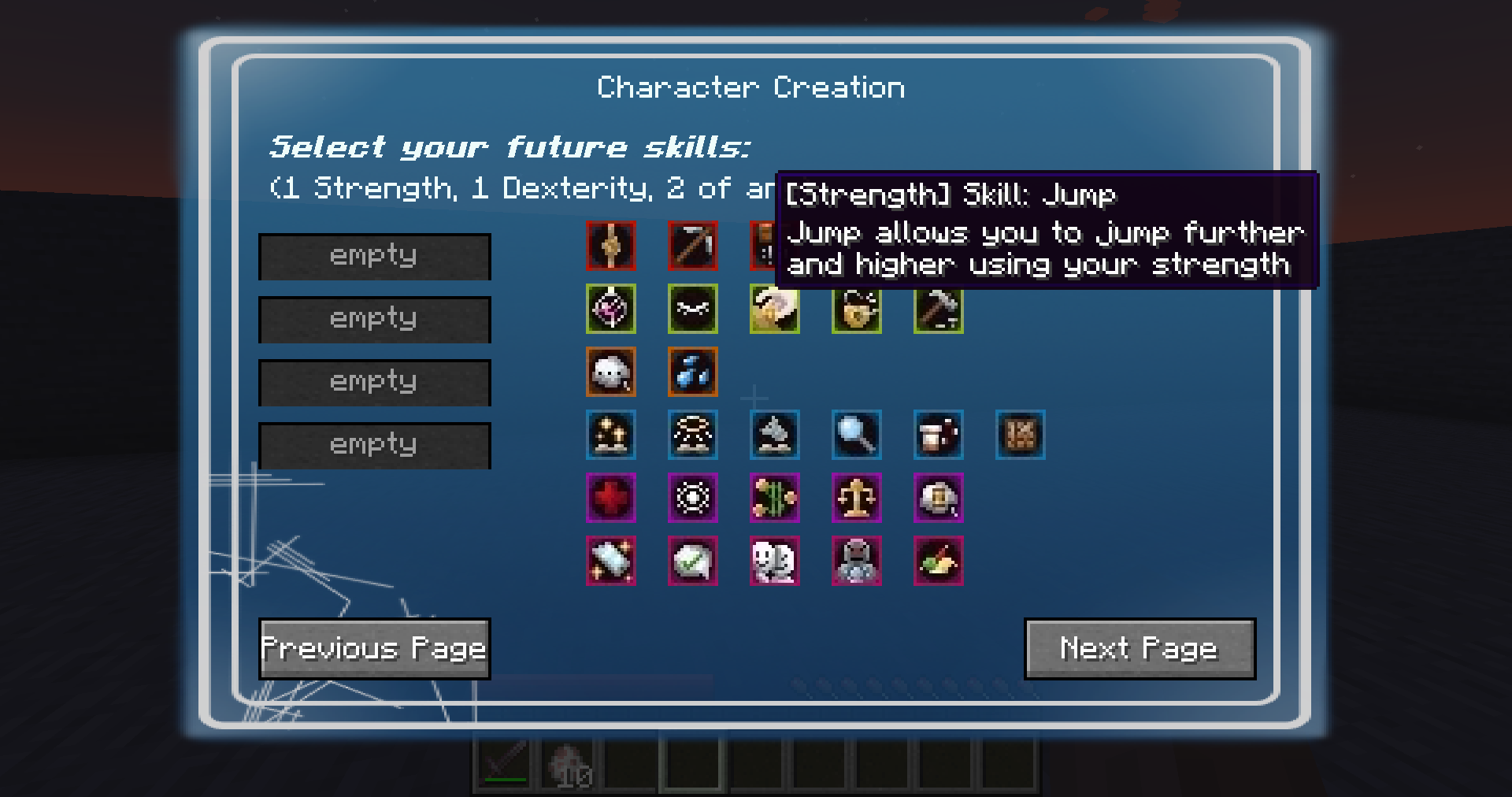Select the golden scales skill icon
1512x797 pixels.
[x=857, y=499]
